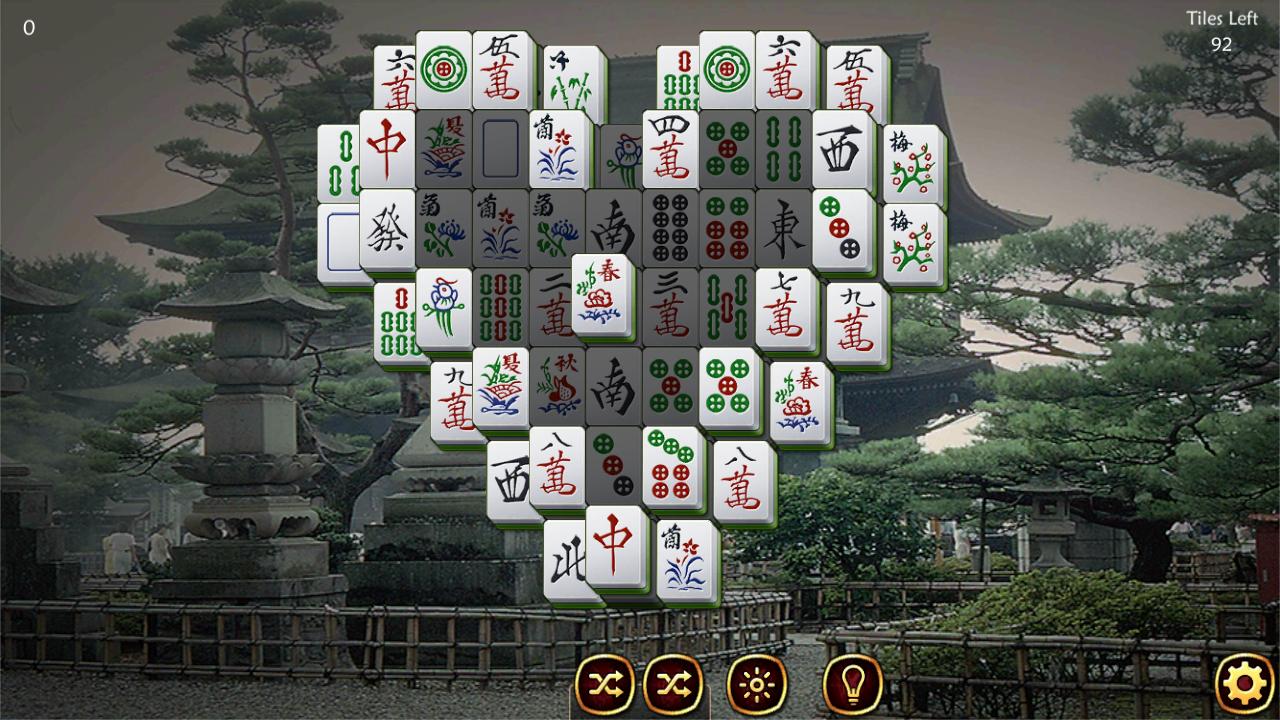This screenshot has width=1280, height=720.
Task: Click the first shuffle icon
Action: pos(605,684)
